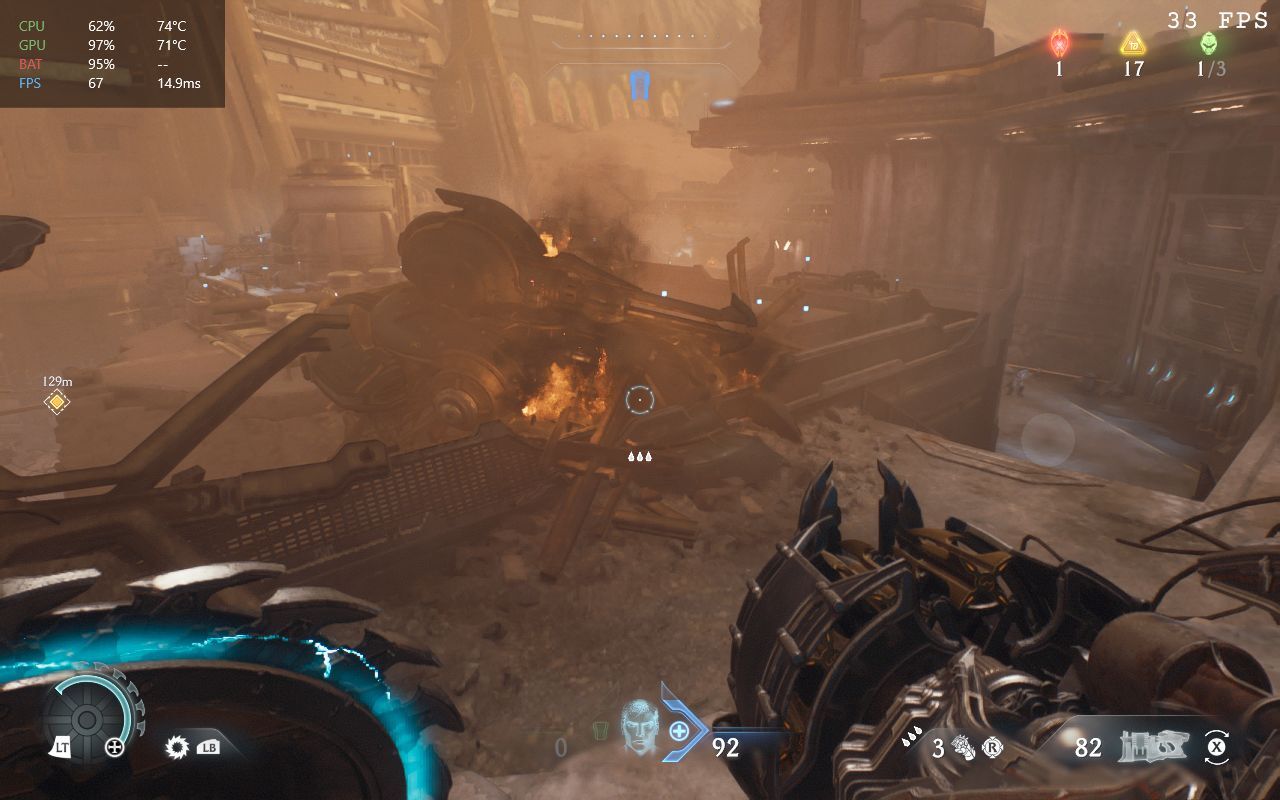Click the shield saw ability dial
The height and width of the screenshot is (800, 1280).
pyautogui.click(x=86, y=718)
